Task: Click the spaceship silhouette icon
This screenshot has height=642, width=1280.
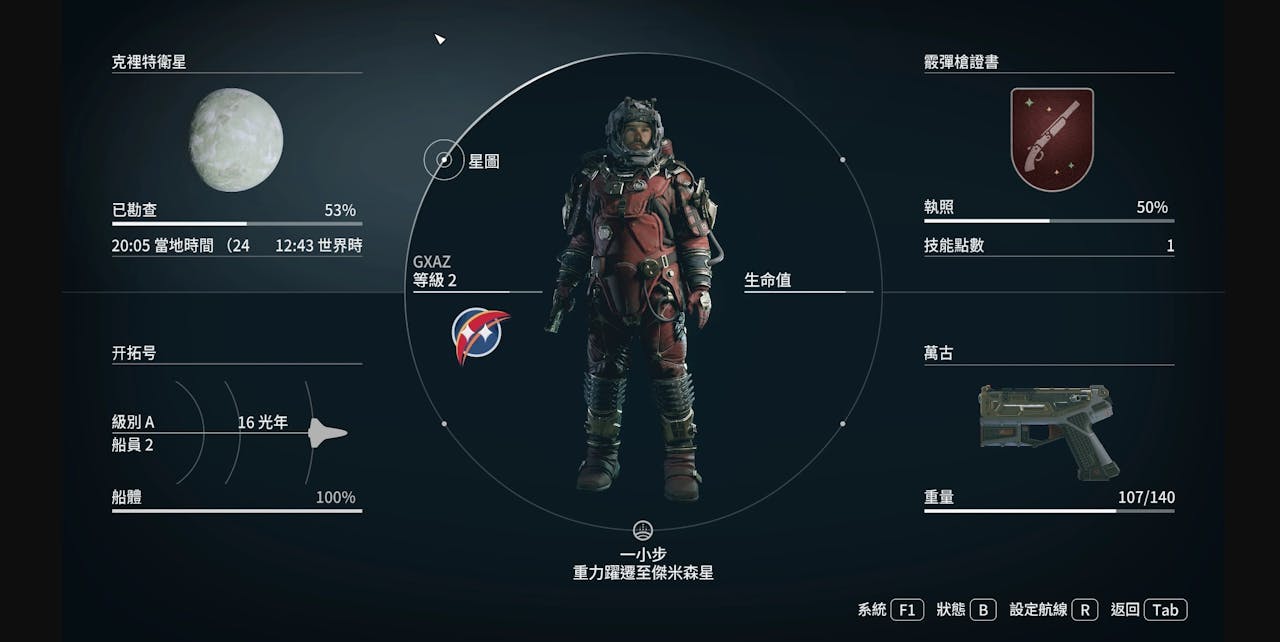Action: 327,432
